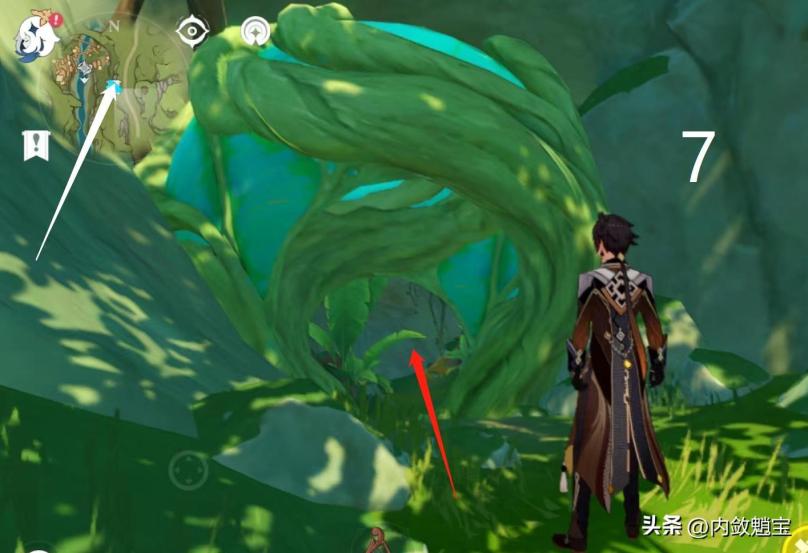
Task: Activate the elemental sight eye icon
Action: click(x=190, y=32)
